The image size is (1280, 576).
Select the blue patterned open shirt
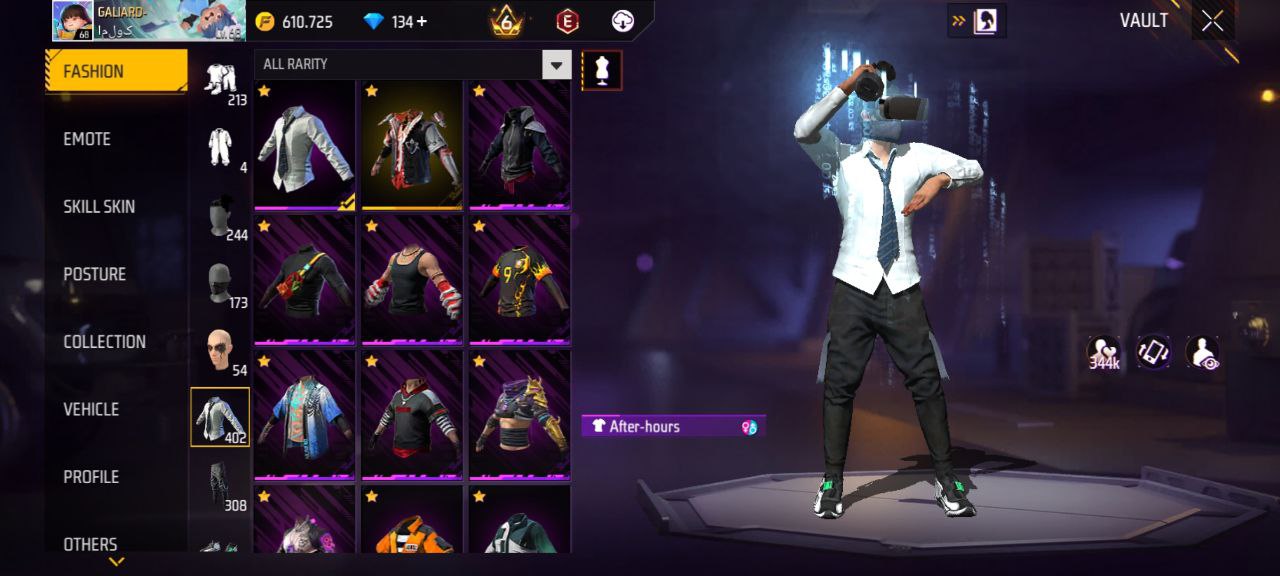click(305, 415)
